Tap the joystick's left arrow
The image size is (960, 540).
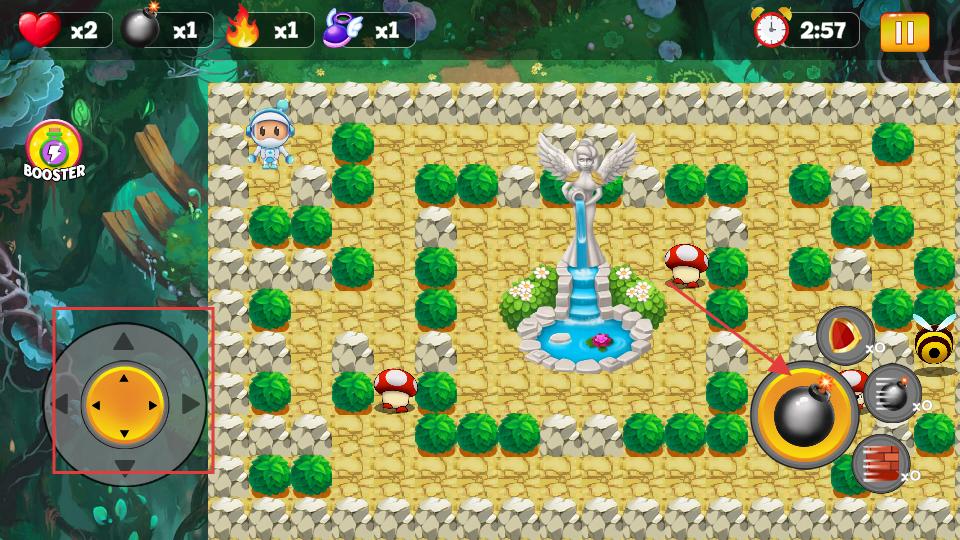point(61,405)
